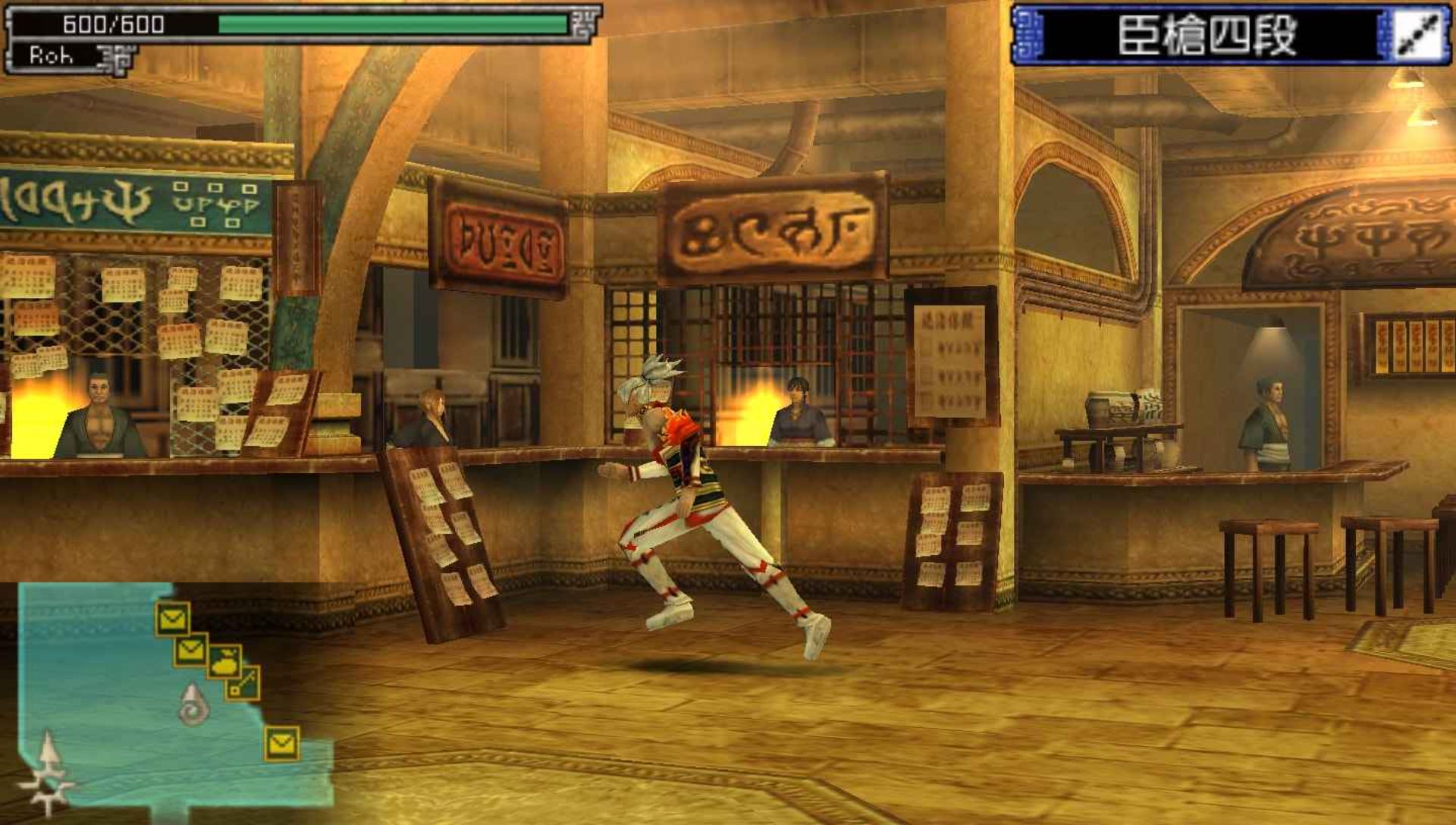Click the spear weapon icon
Image resolution: width=1456 pixels, height=825 pixels.
[1418, 36]
